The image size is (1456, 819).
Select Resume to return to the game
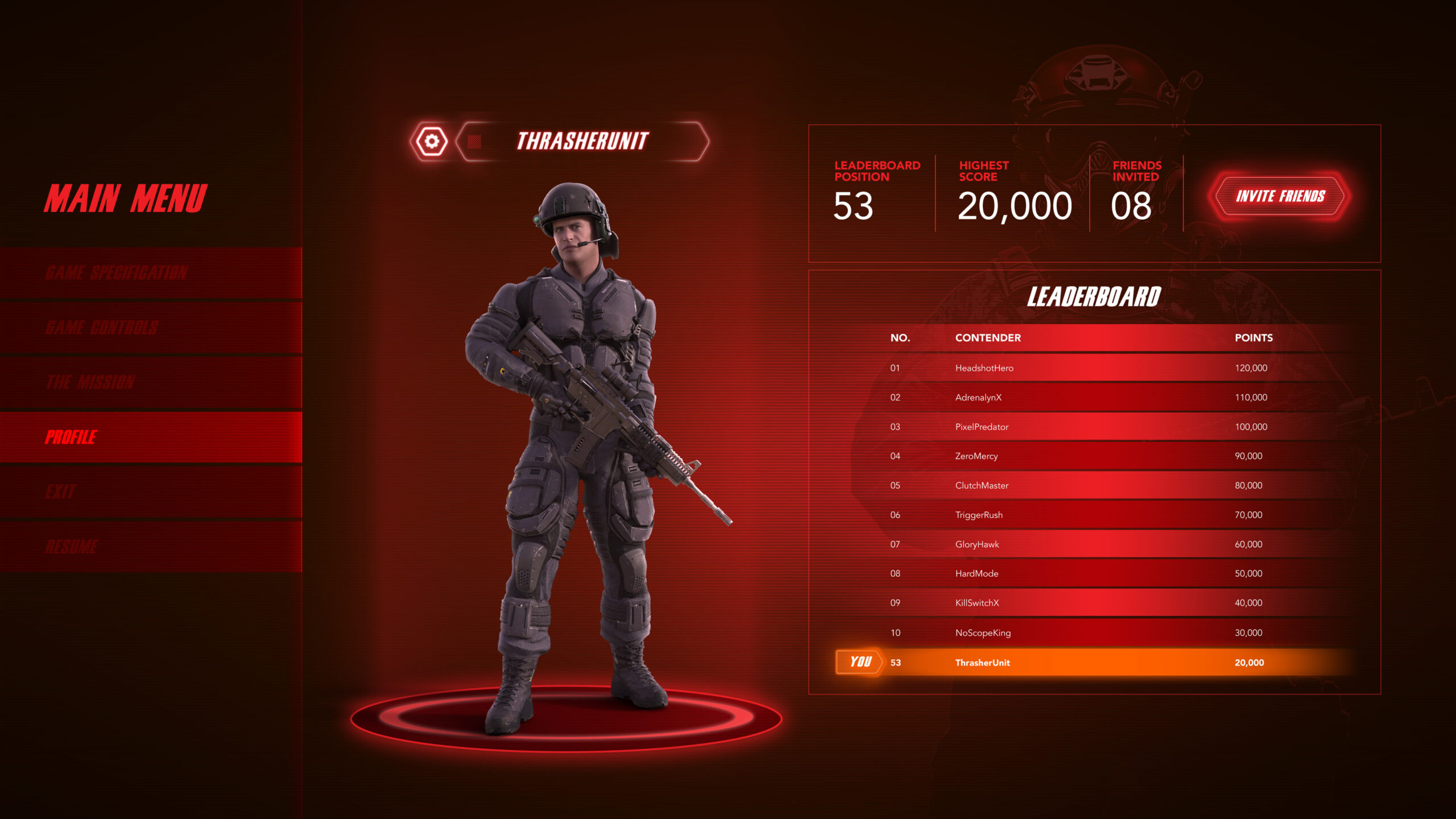(151, 547)
